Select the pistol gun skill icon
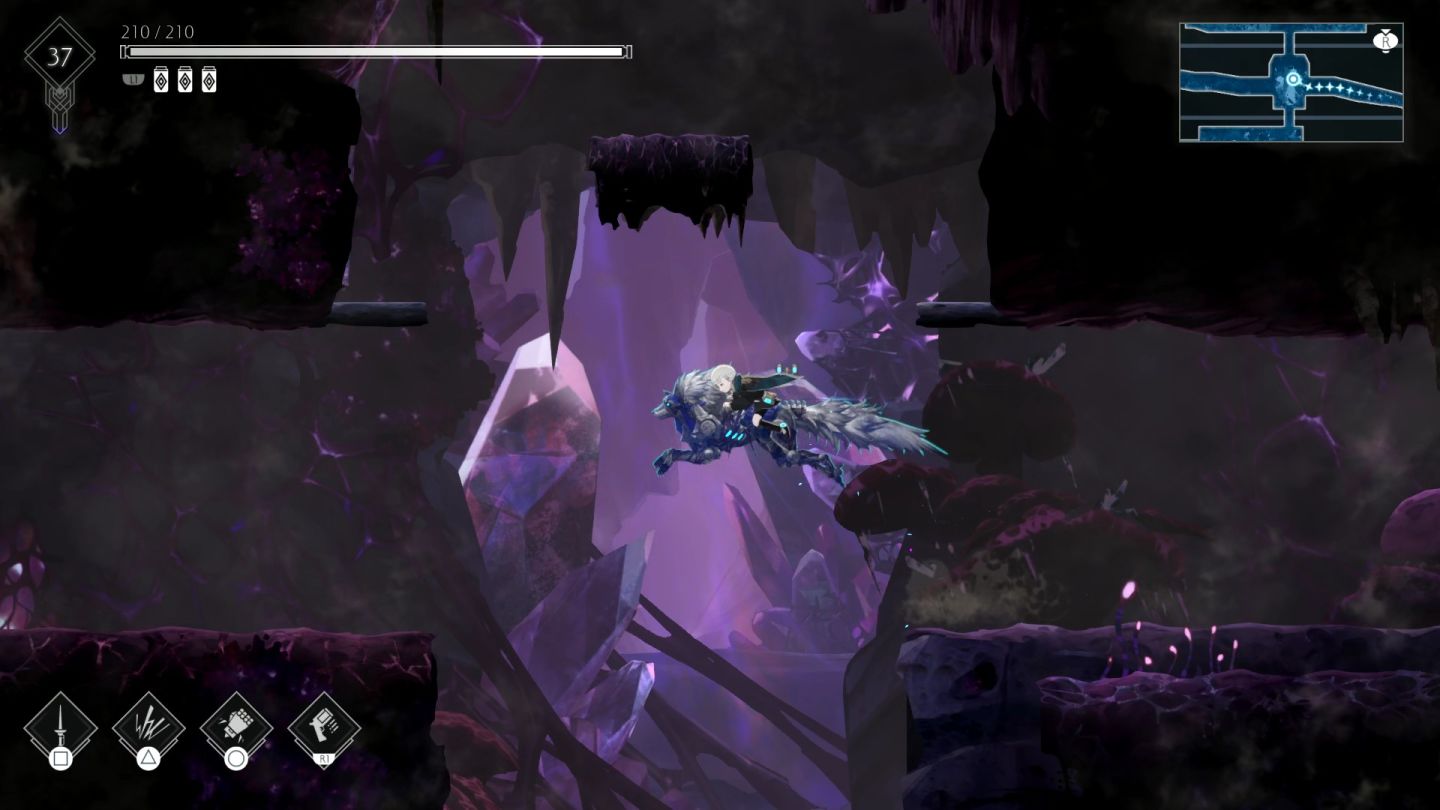 pyautogui.click(x=324, y=727)
